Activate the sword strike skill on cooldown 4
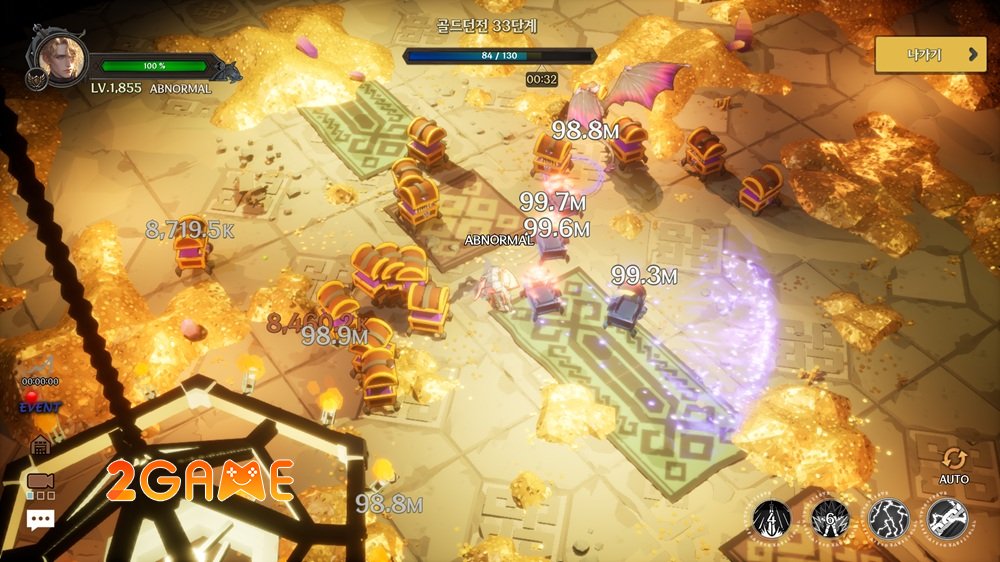 click(x=772, y=518)
